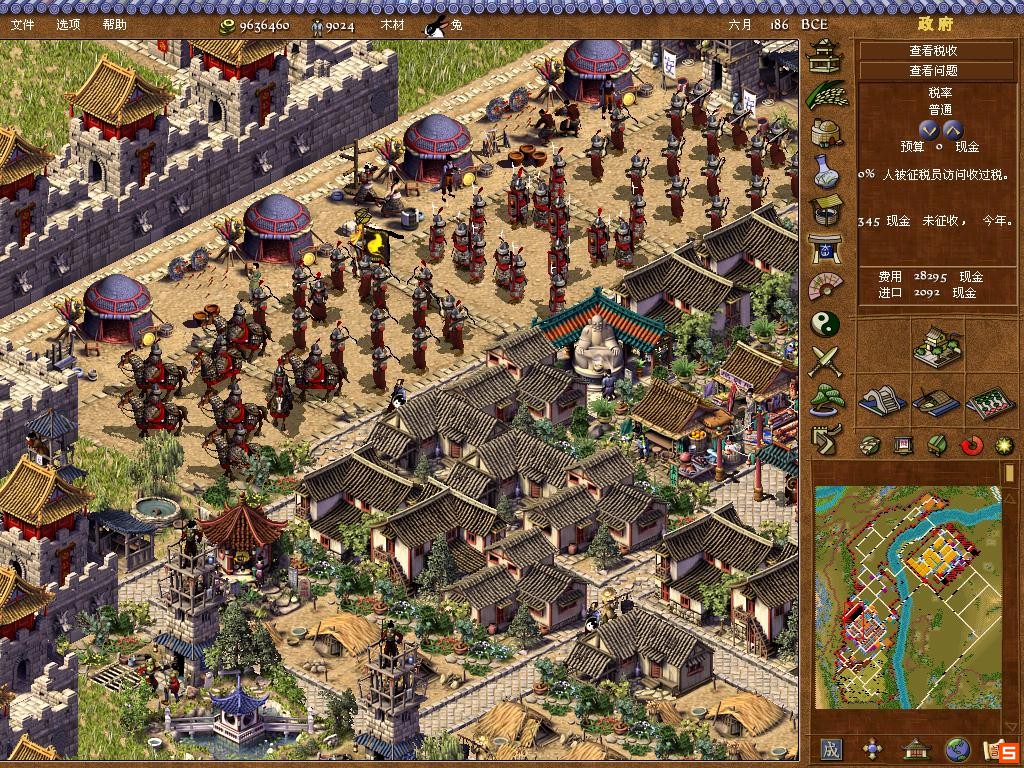The height and width of the screenshot is (768, 1024).
Task: Click on the city minimap
Action: coord(908,597)
